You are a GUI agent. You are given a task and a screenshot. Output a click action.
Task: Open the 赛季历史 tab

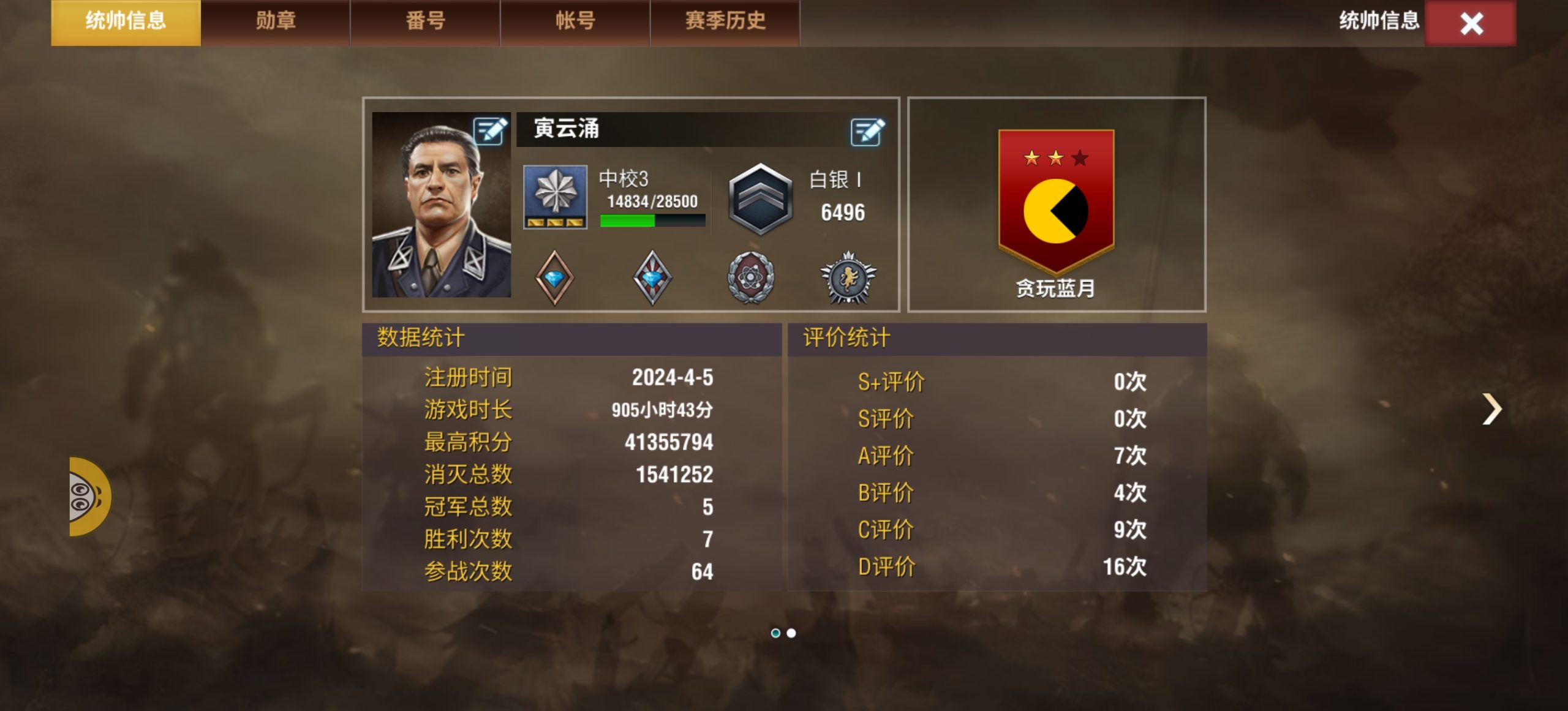point(724,21)
